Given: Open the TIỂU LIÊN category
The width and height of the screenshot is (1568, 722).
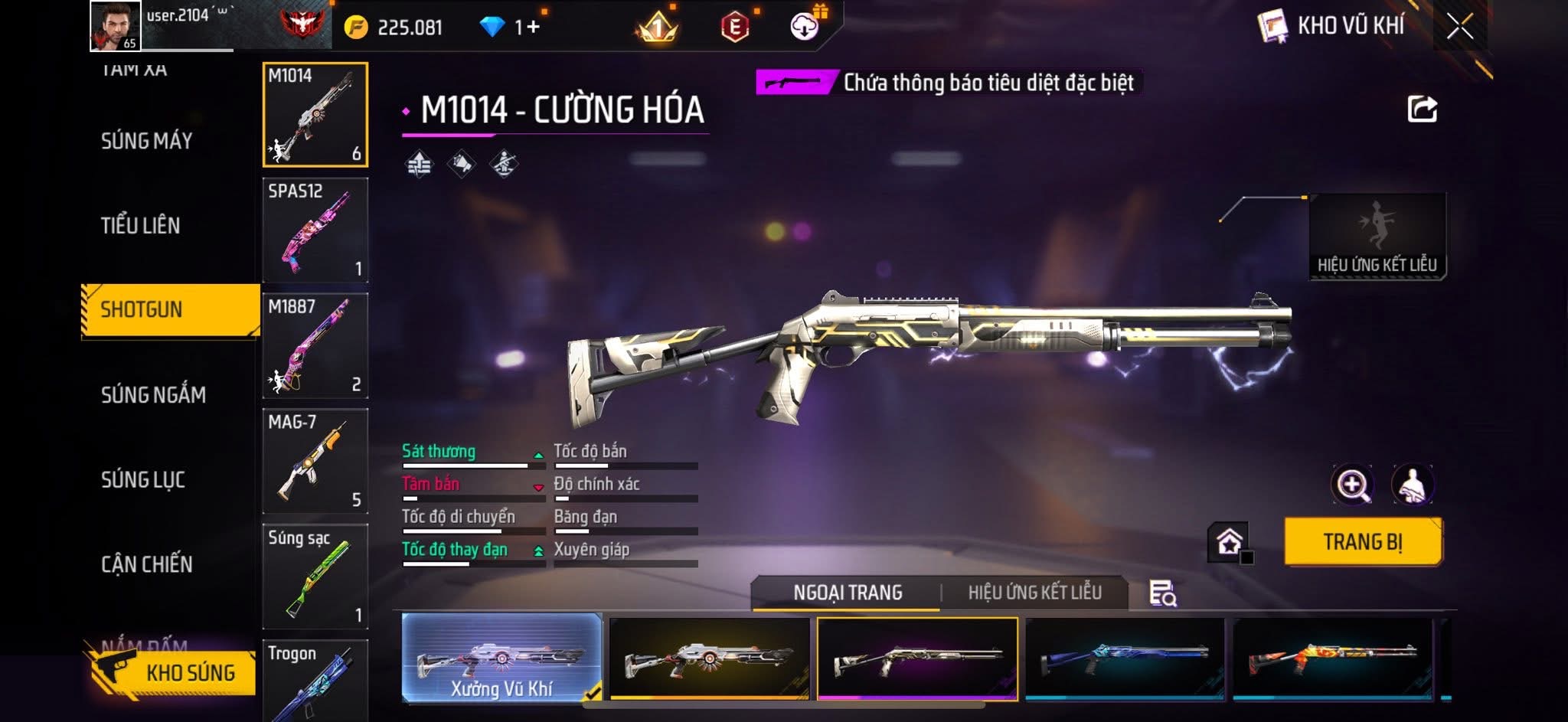Looking at the screenshot, I should tap(141, 226).
